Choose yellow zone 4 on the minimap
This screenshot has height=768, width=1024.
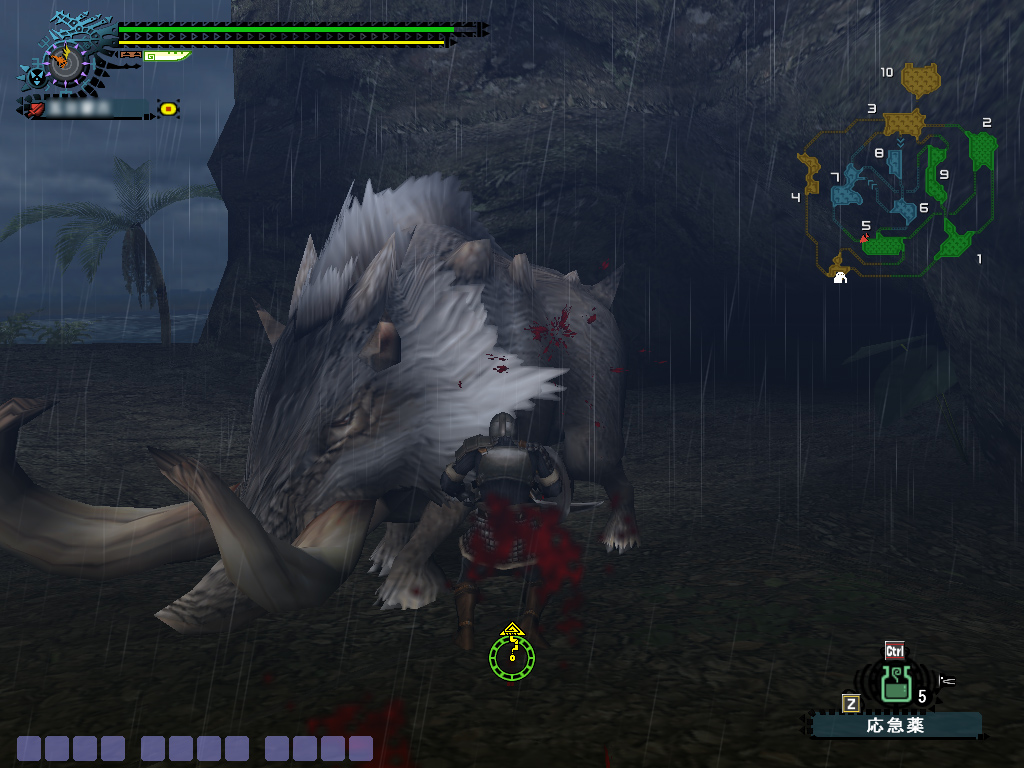(810, 172)
